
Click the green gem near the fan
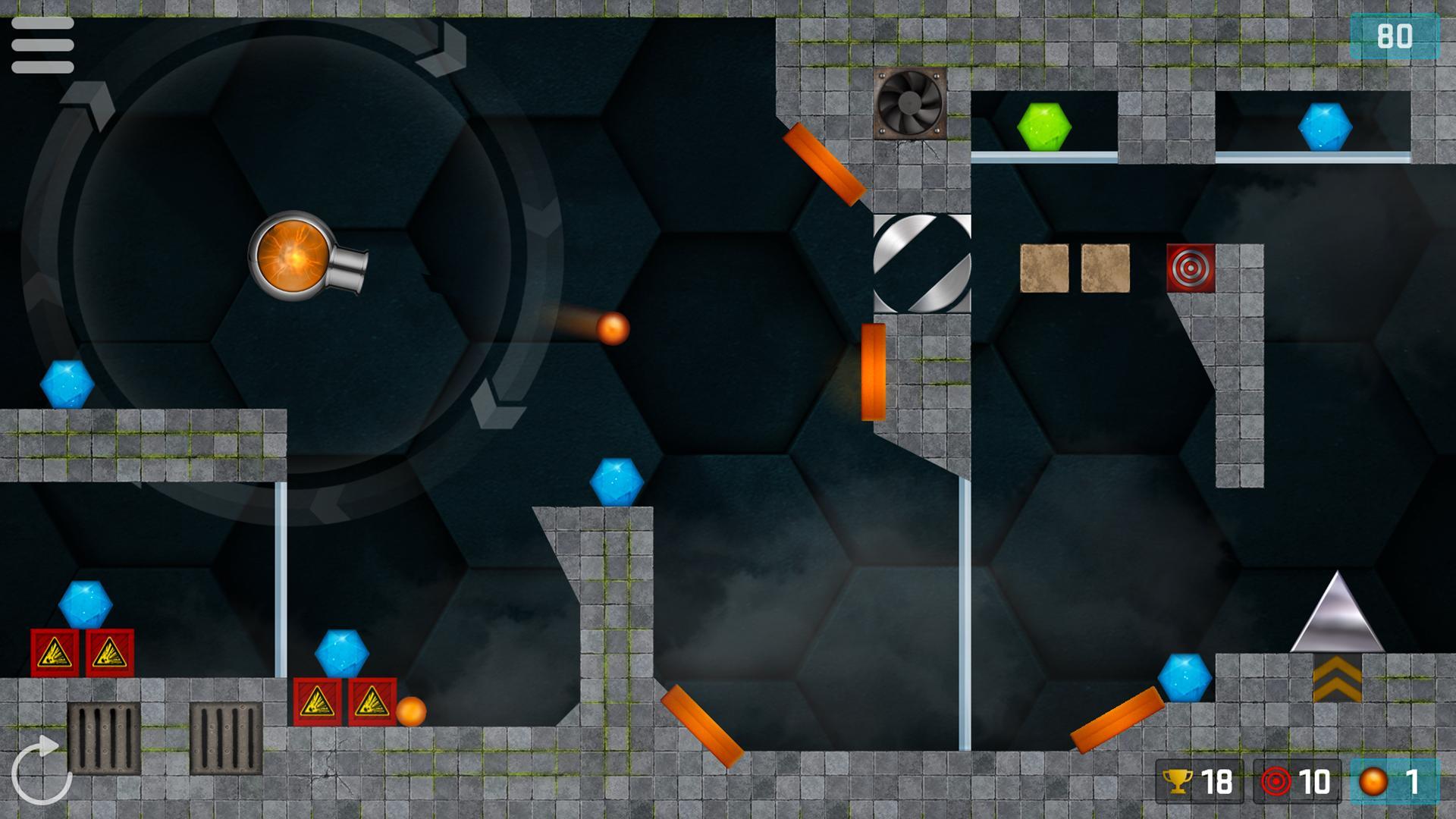pyautogui.click(x=1044, y=125)
